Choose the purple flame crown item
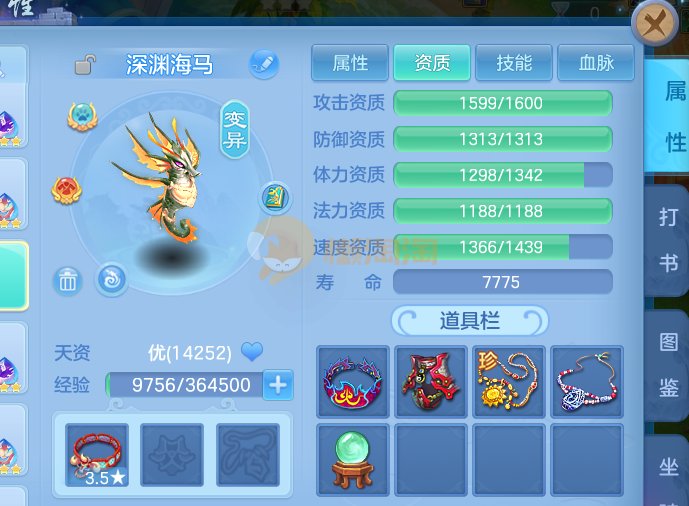The width and height of the screenshot is (689, 506). pos(353,383)
